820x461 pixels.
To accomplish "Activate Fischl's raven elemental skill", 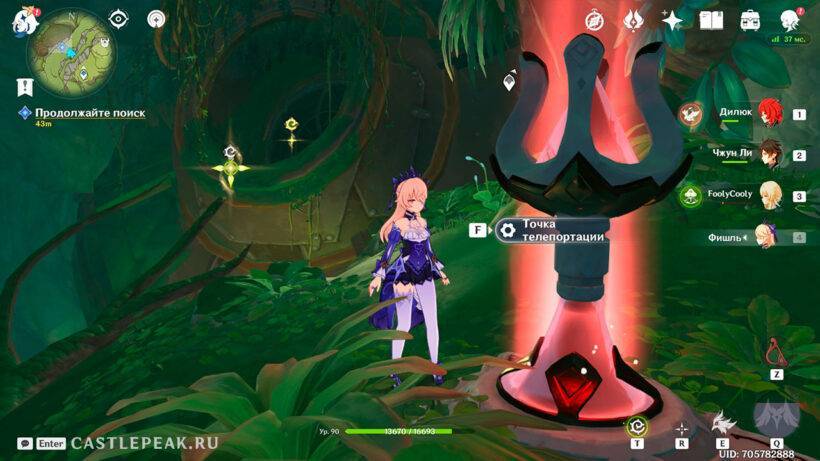I will tap(721, 421).
